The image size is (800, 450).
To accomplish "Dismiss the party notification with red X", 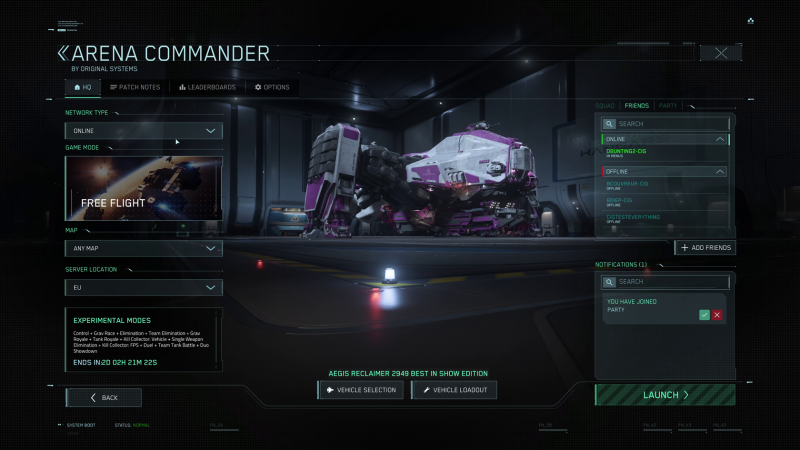I will coord(717,315).
